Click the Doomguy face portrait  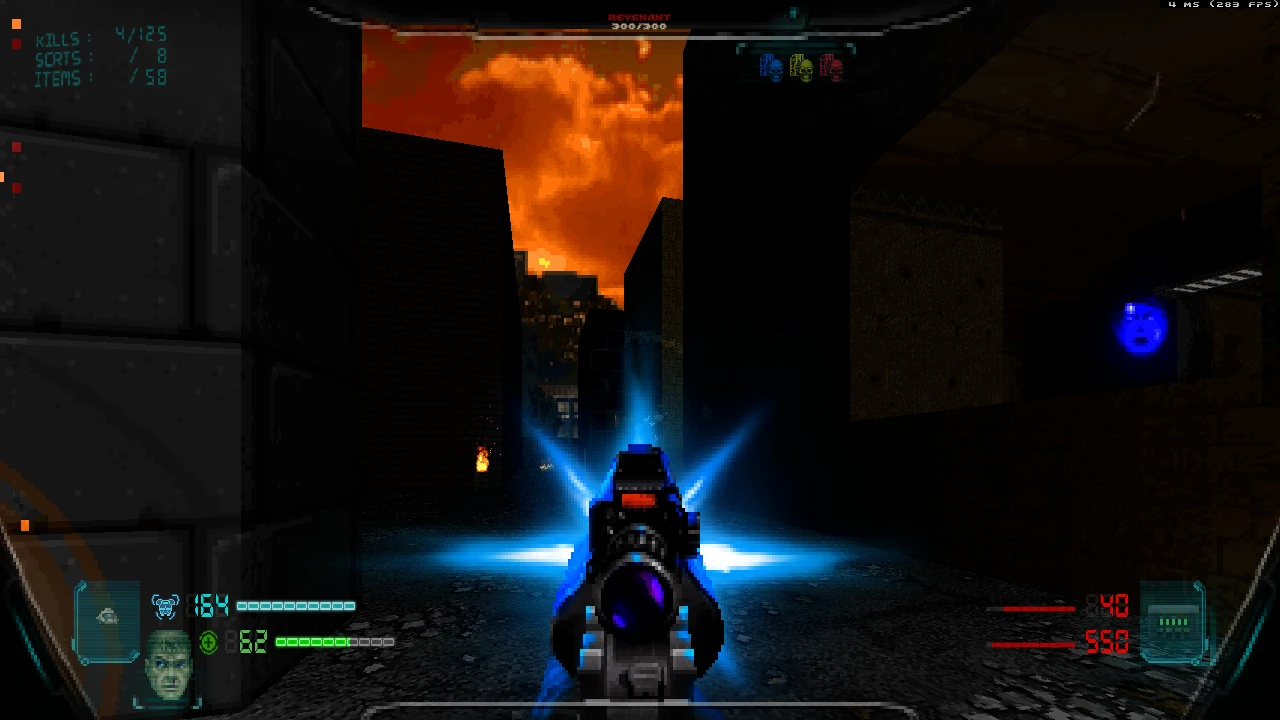point(168,663)
